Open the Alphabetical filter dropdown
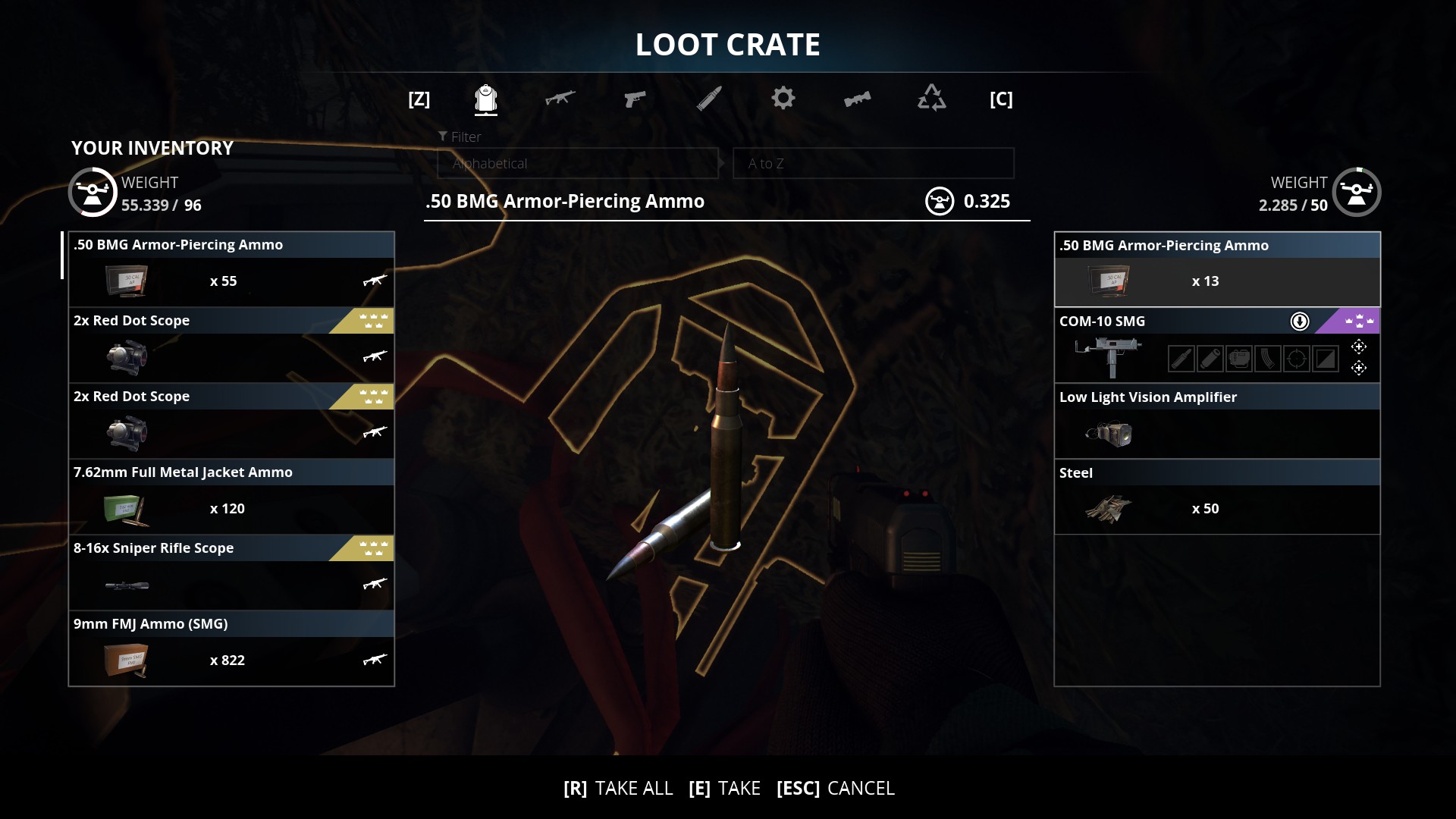Viewport: 1456px width, 819px height. tap(578, 164)
